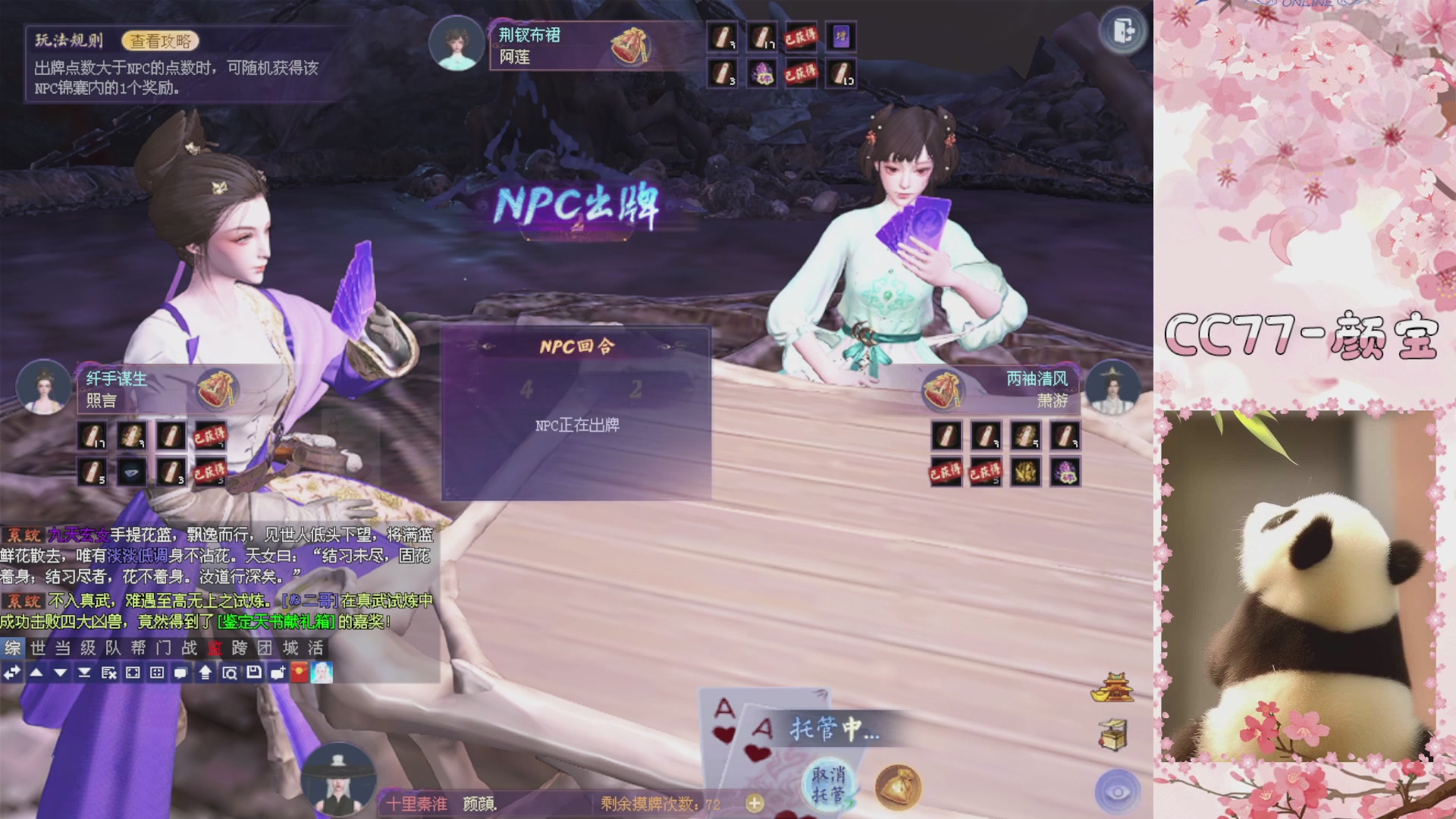Viewport: 1456px width, 819px height.
Task: Expand the chat panel with the up triangle arrow
Action: (x=36, y=673)
